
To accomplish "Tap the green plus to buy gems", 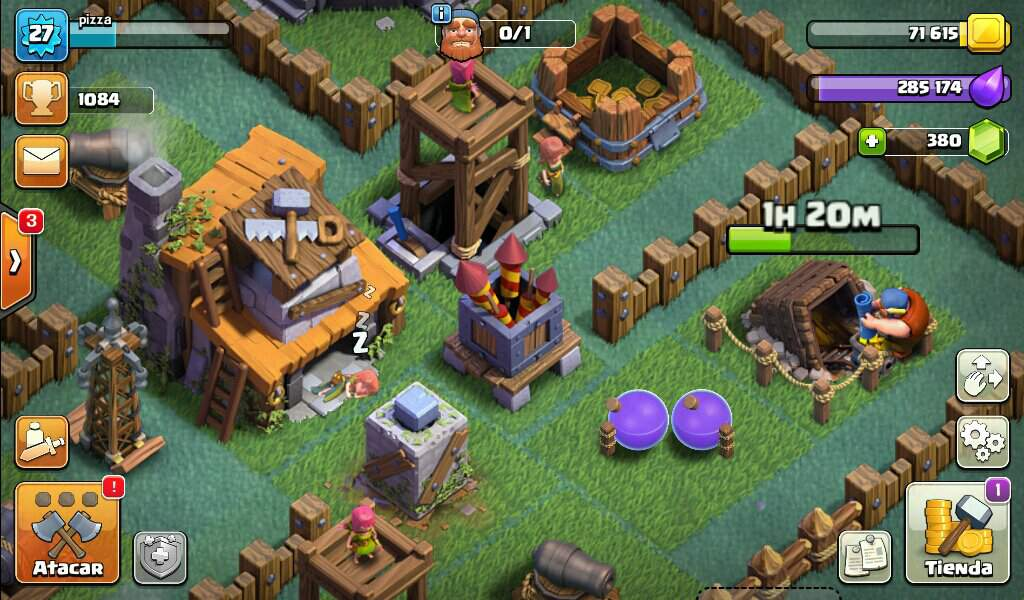I will [871, 141].
